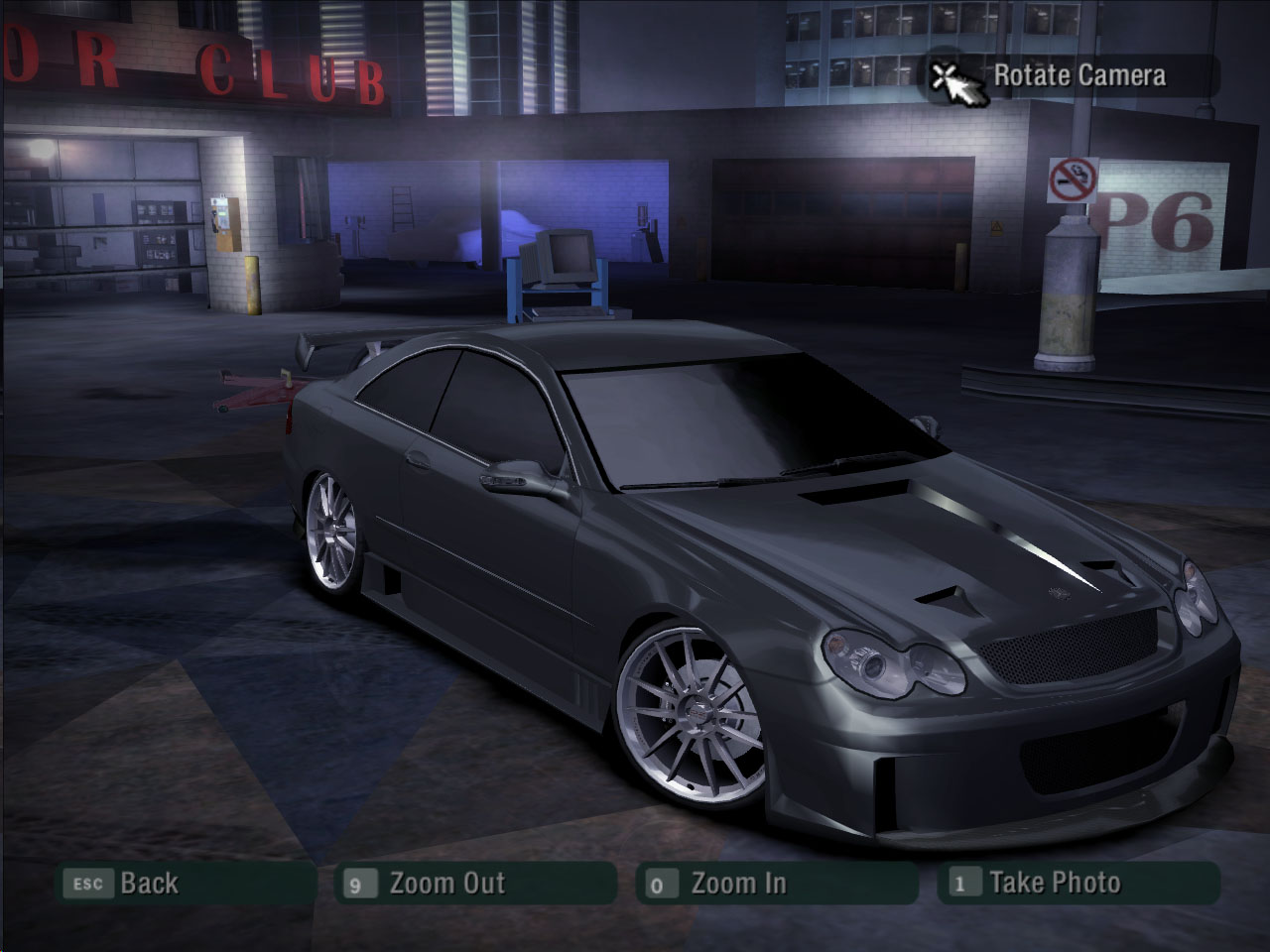Select the Zoom In button
The width and height of the screenshot is (1270, 952).
pyautogui.click(x=776, y=883)
